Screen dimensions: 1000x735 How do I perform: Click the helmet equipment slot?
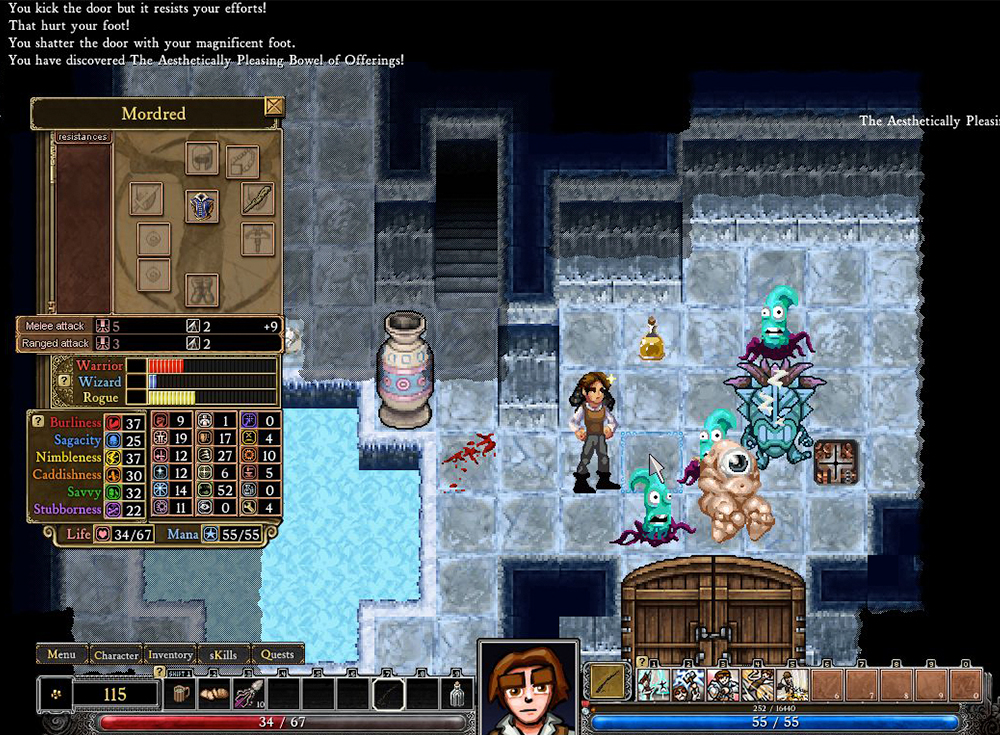(x=202, y=158)
